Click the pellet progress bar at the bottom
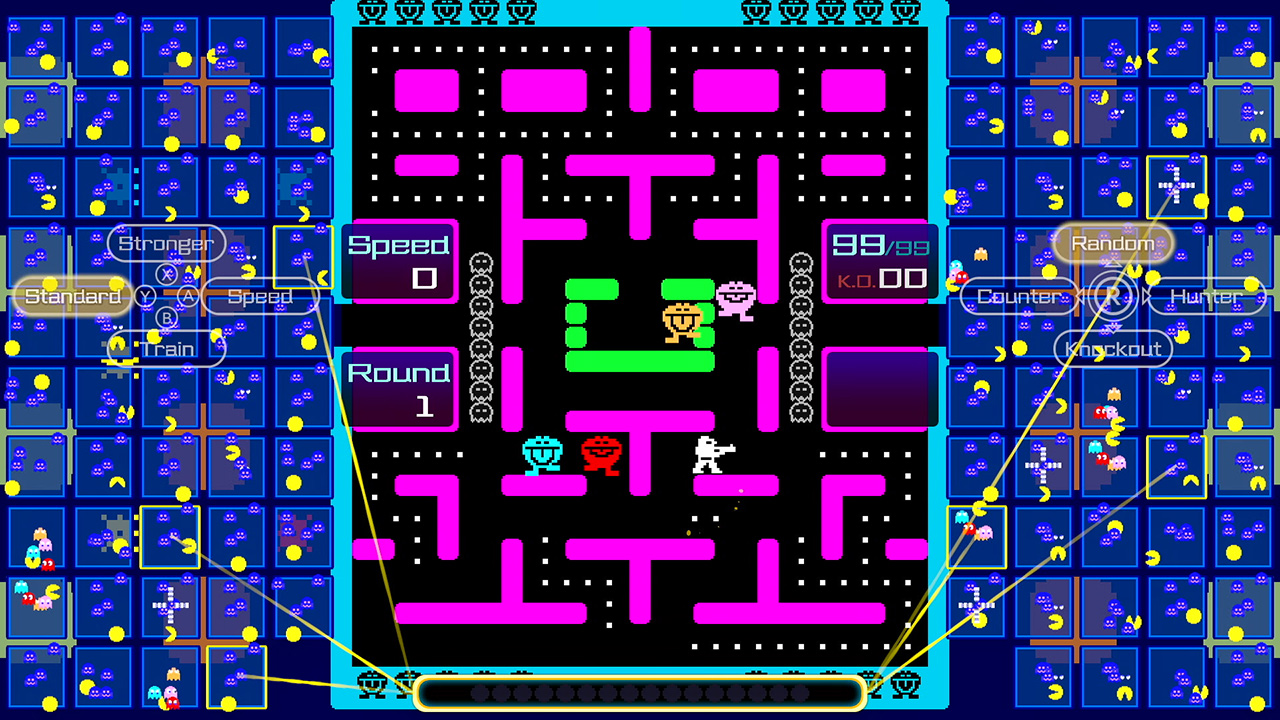 pos(640,691)
